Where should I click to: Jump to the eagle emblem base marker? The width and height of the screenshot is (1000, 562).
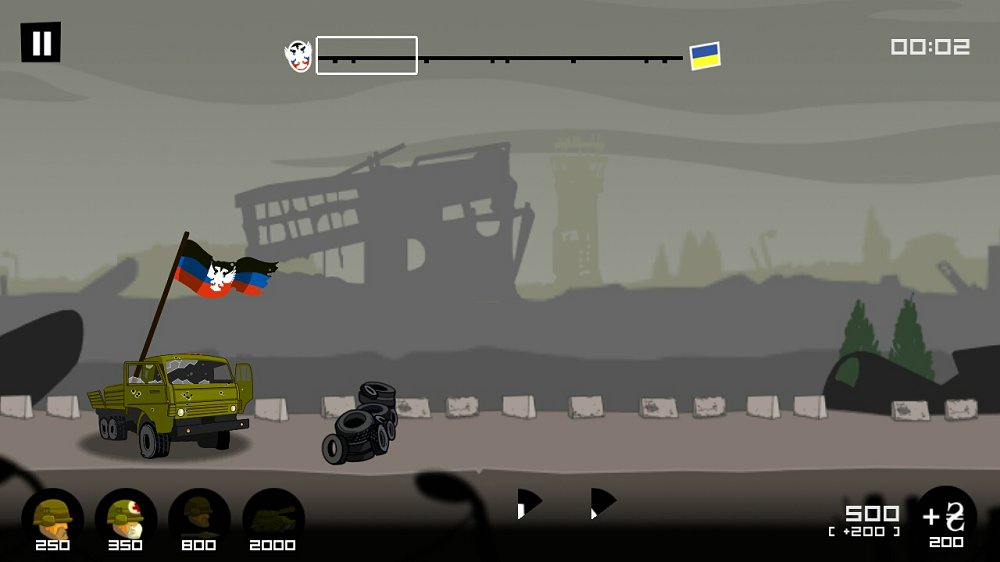pos(298,56)
